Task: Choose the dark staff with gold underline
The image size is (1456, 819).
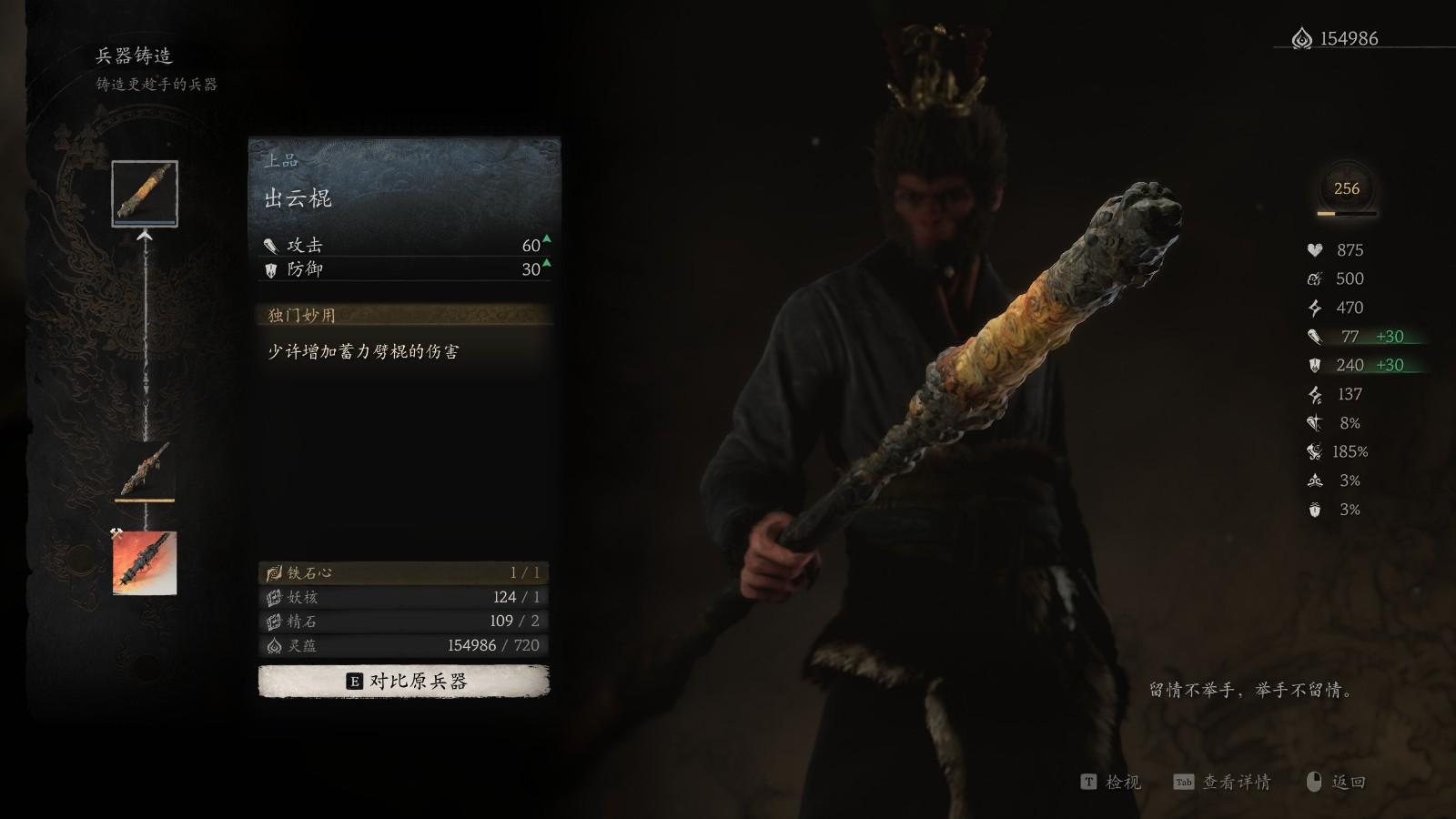Action: pos(145,469)
